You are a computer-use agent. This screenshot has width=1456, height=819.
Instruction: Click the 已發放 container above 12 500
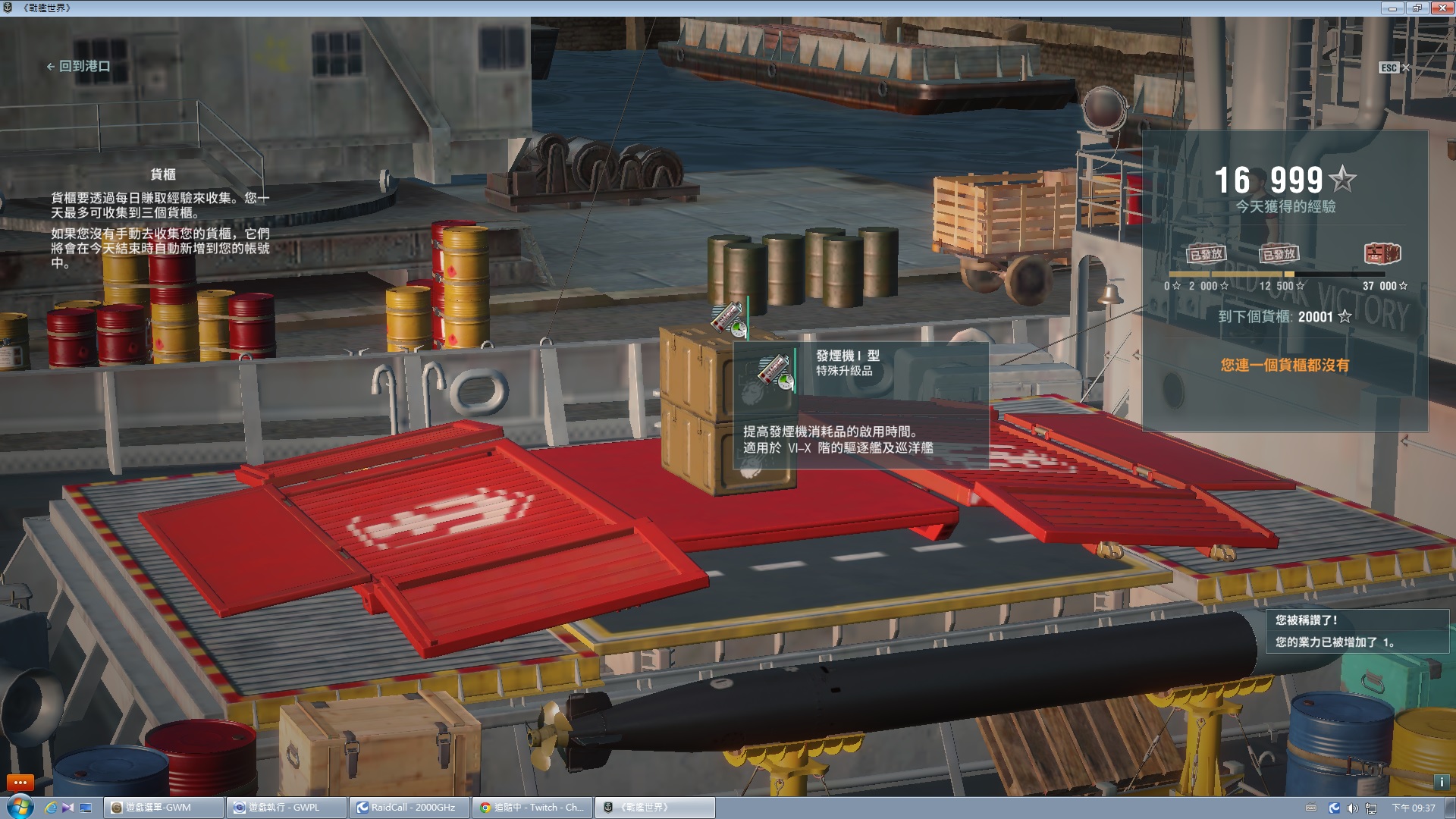tap(1279, 254)
